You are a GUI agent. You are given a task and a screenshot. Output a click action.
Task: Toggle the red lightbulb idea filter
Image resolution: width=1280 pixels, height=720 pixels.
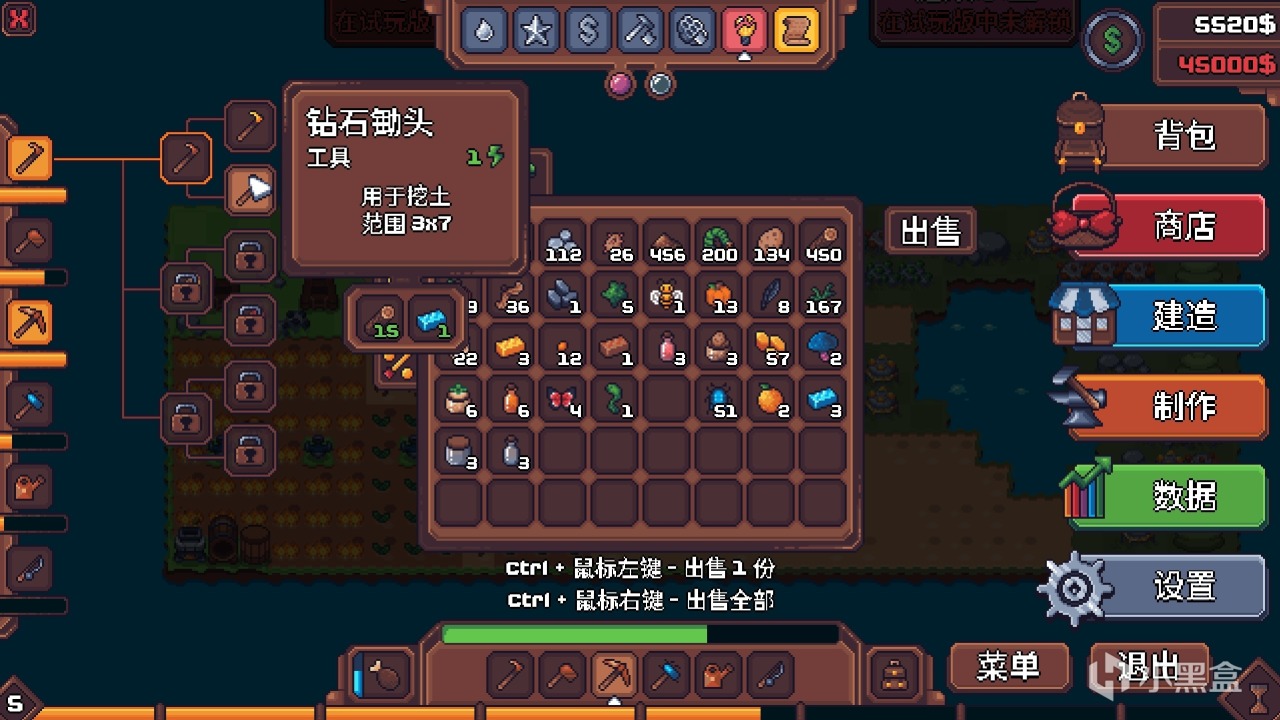point(744,29)
